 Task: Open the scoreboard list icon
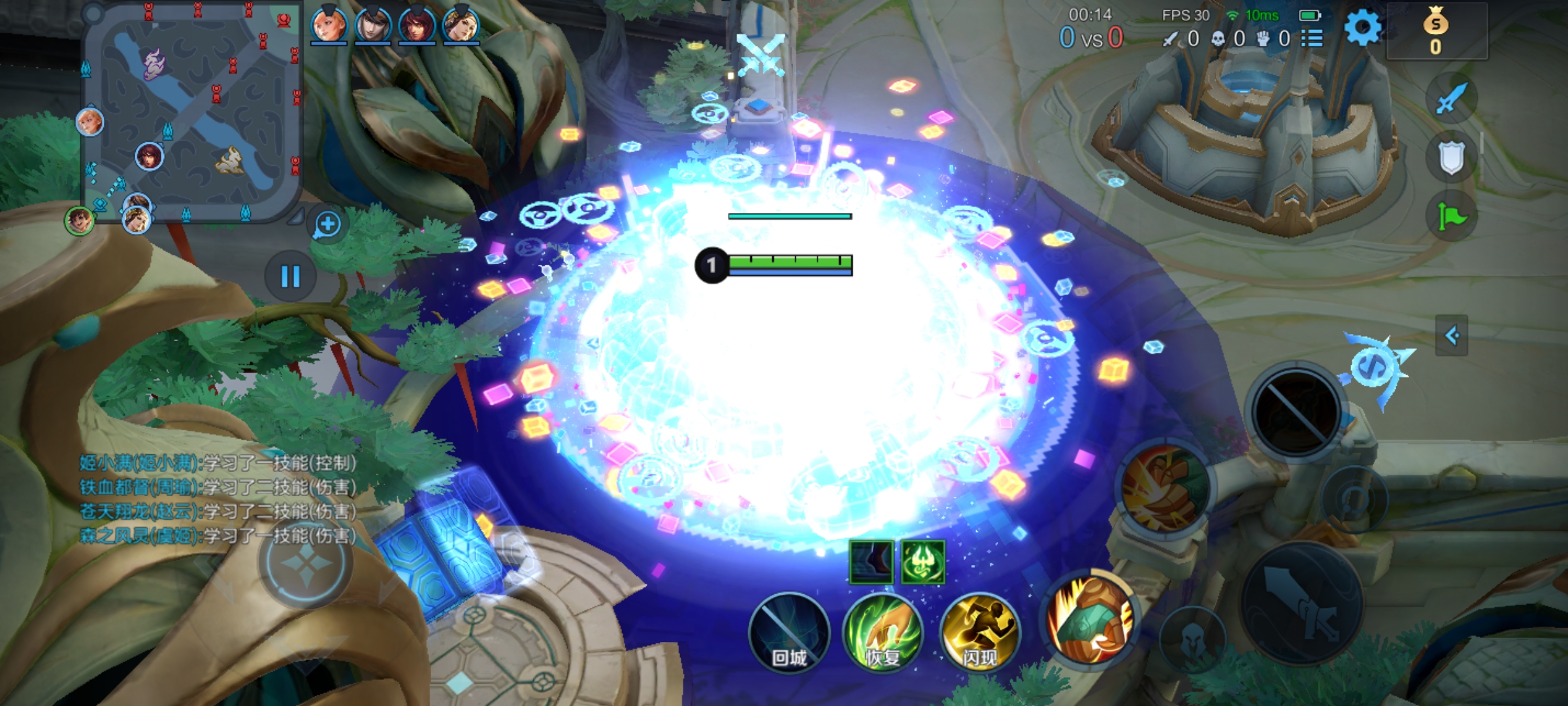pyautogui.click(x=1312, y=39)
